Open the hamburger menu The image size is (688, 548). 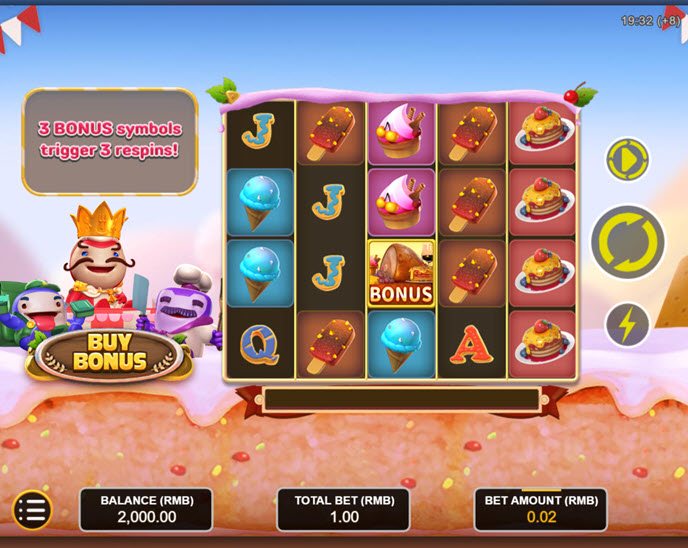click(x=32, y=510)
